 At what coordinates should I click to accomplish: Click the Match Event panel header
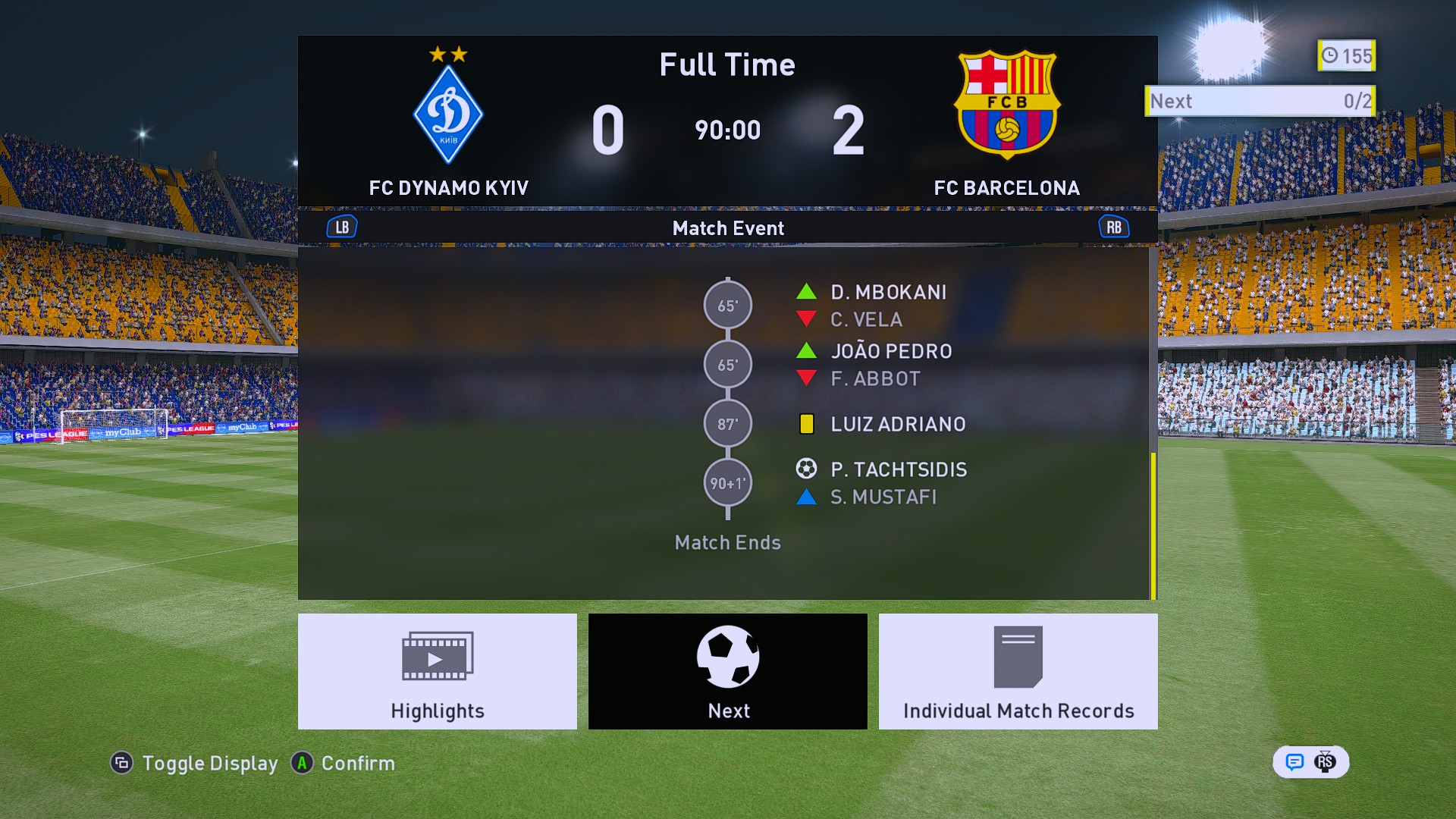click(727, 228)
